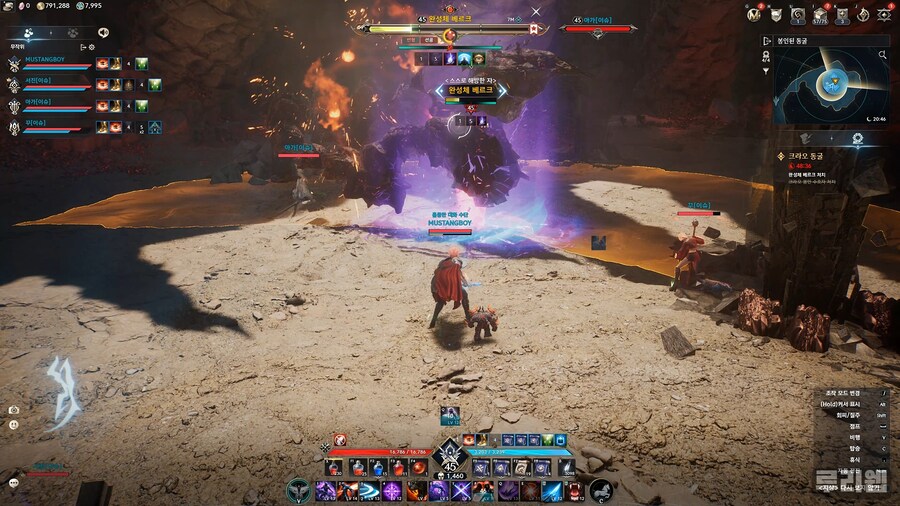Screen dimensions: 900x506
Task: Toggle the party voice speaker icon
Action: pyautogui.click(x=103, y=32)
